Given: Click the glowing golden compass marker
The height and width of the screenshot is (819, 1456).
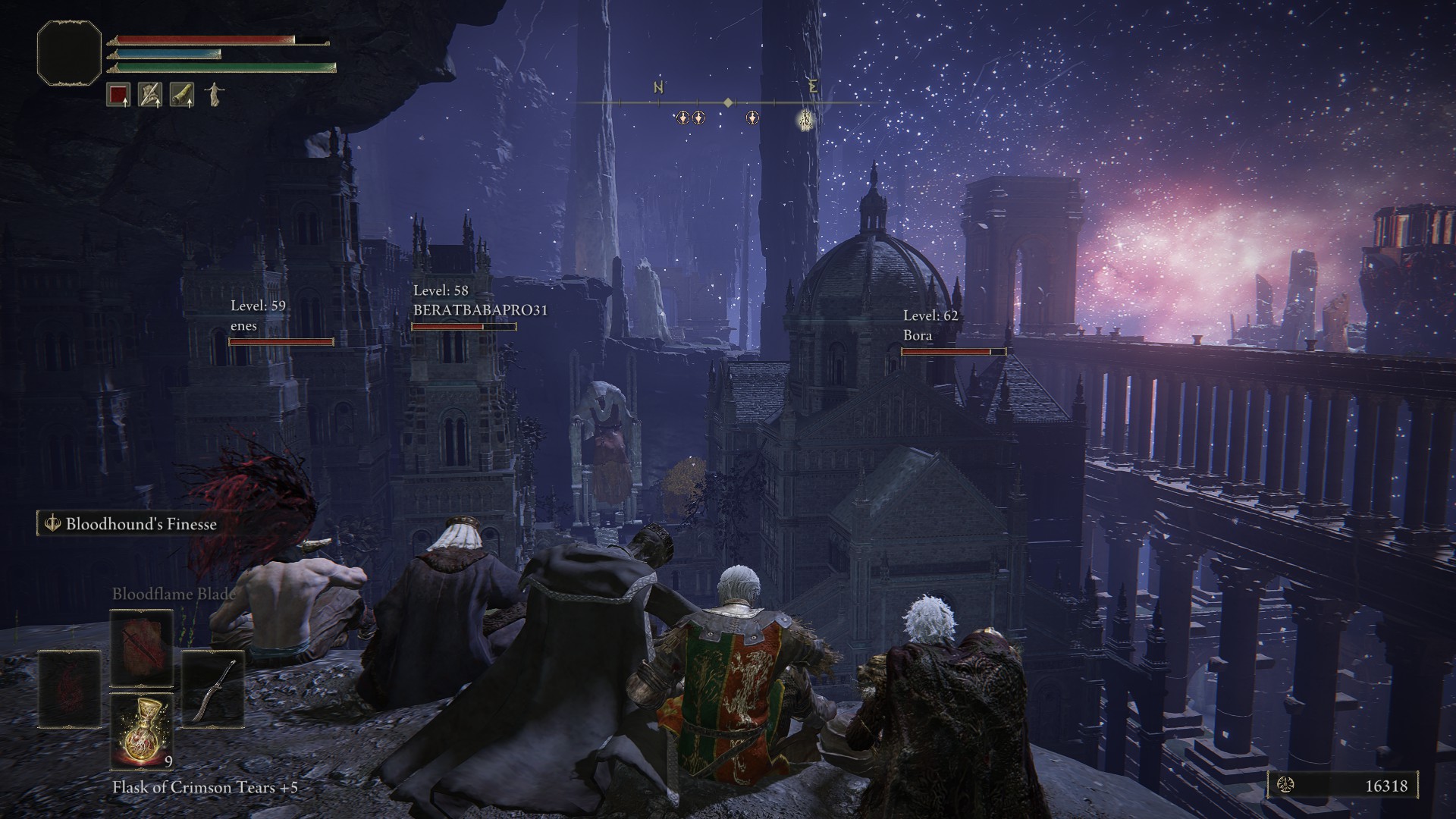Looking at the screenshot, I should [x=806, y=118].
